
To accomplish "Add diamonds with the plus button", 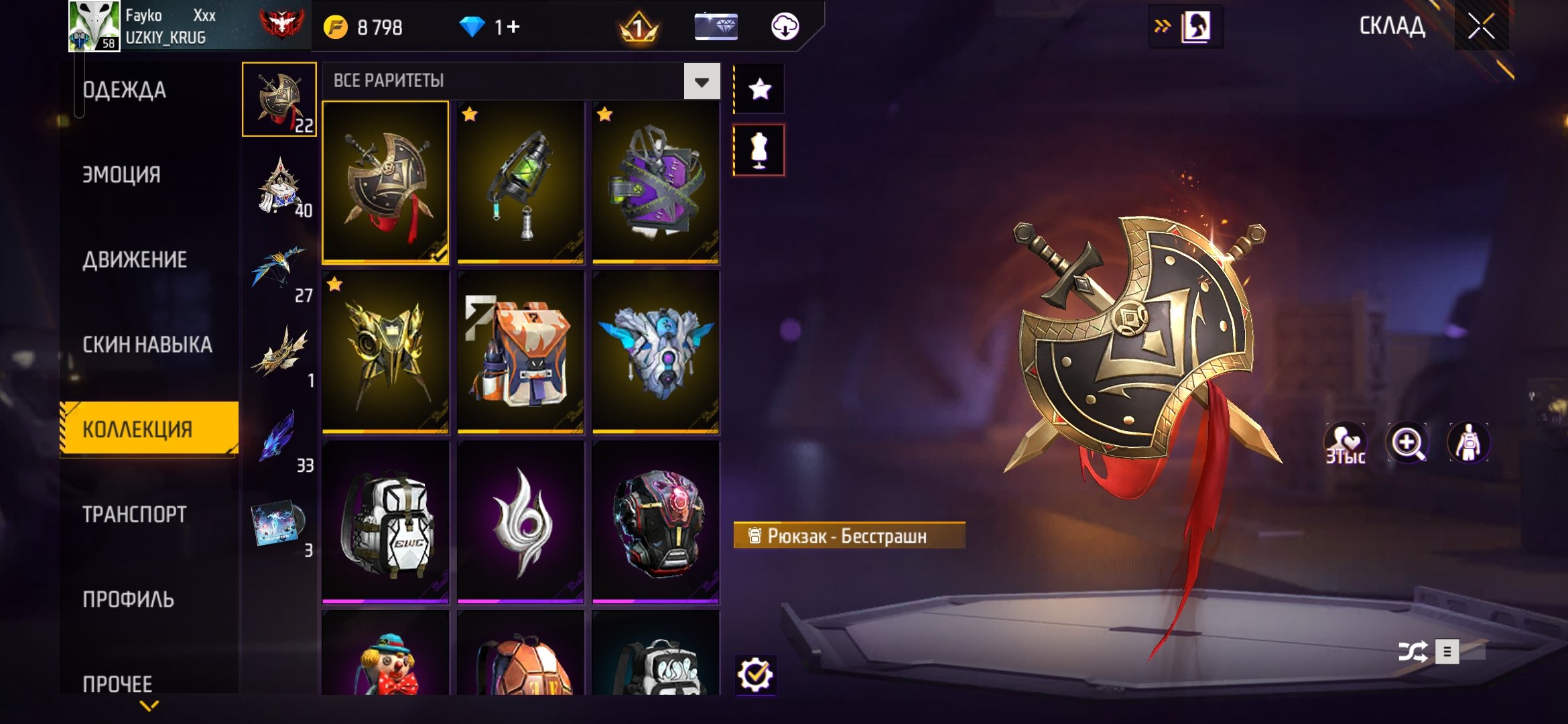I will coord(513,27).
